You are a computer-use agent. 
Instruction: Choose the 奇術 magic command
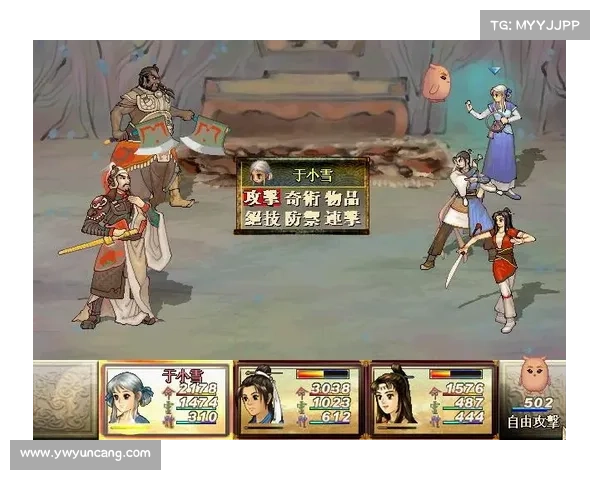302,198
